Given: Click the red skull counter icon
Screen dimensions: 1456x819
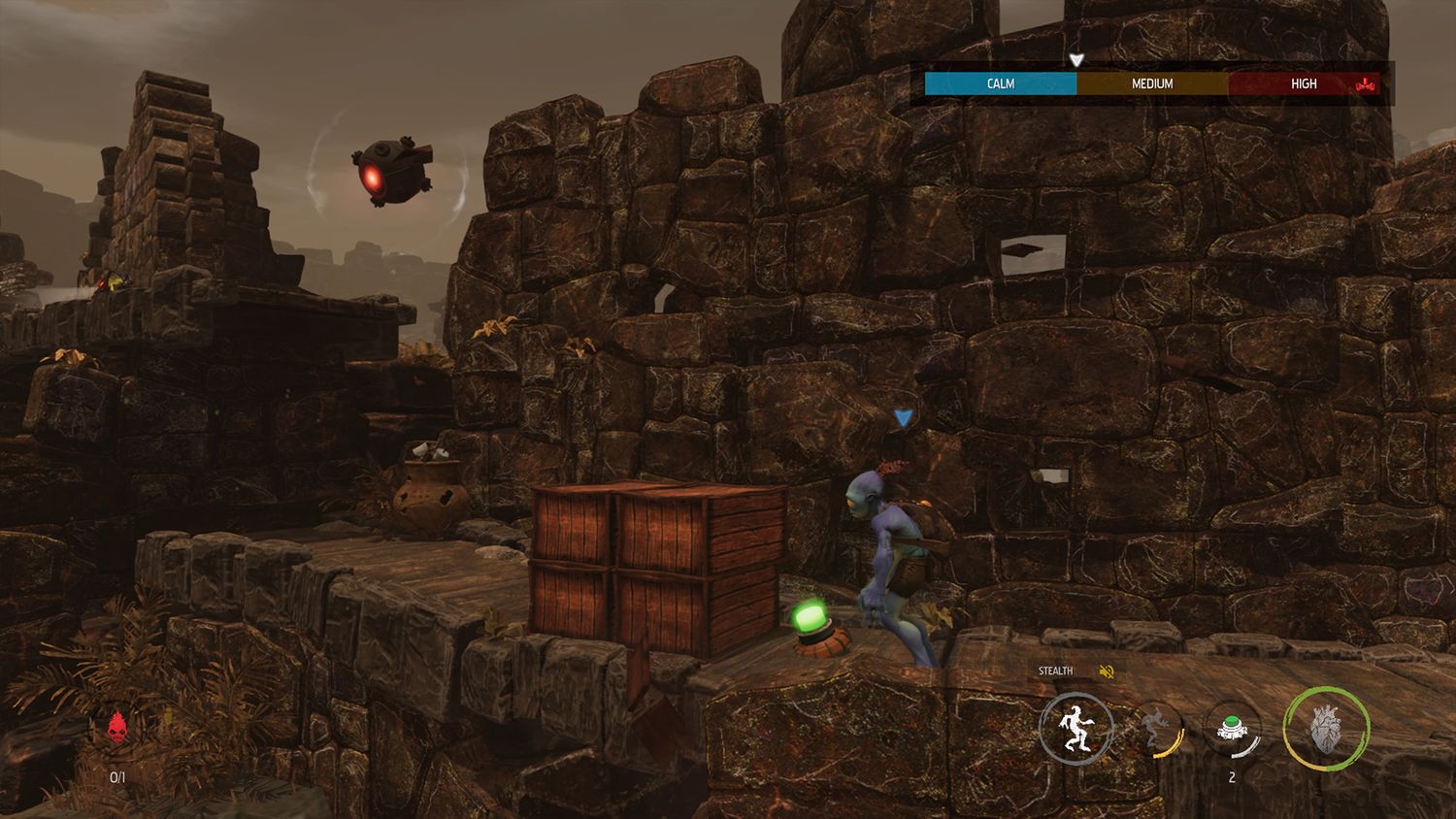Looking at the screenshot, I should point(117,726).
